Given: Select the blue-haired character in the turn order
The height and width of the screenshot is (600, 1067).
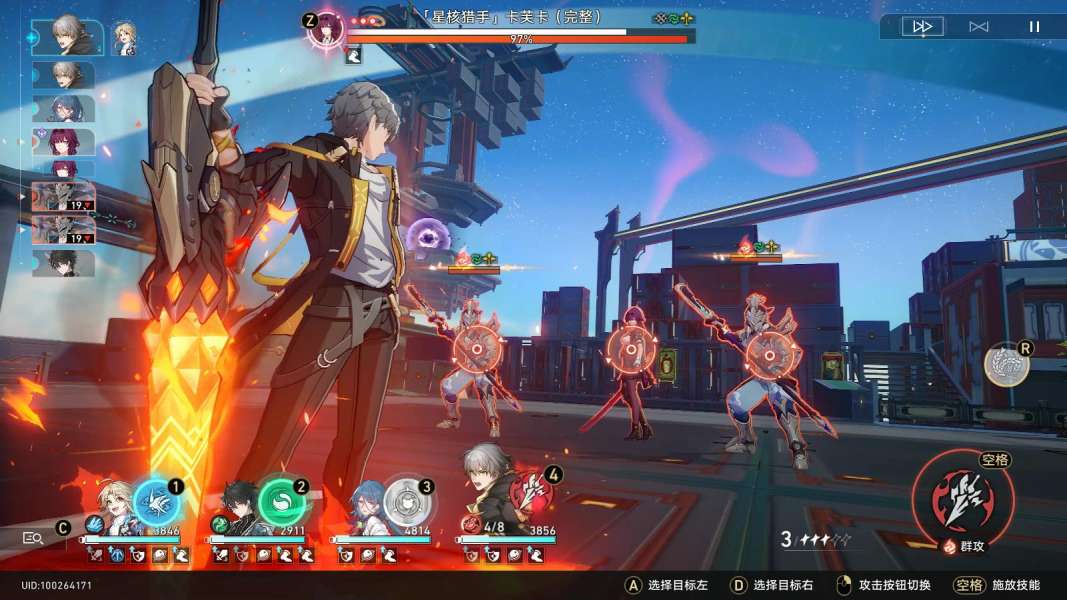Looking at the screenshot, I should coord(64,108).
